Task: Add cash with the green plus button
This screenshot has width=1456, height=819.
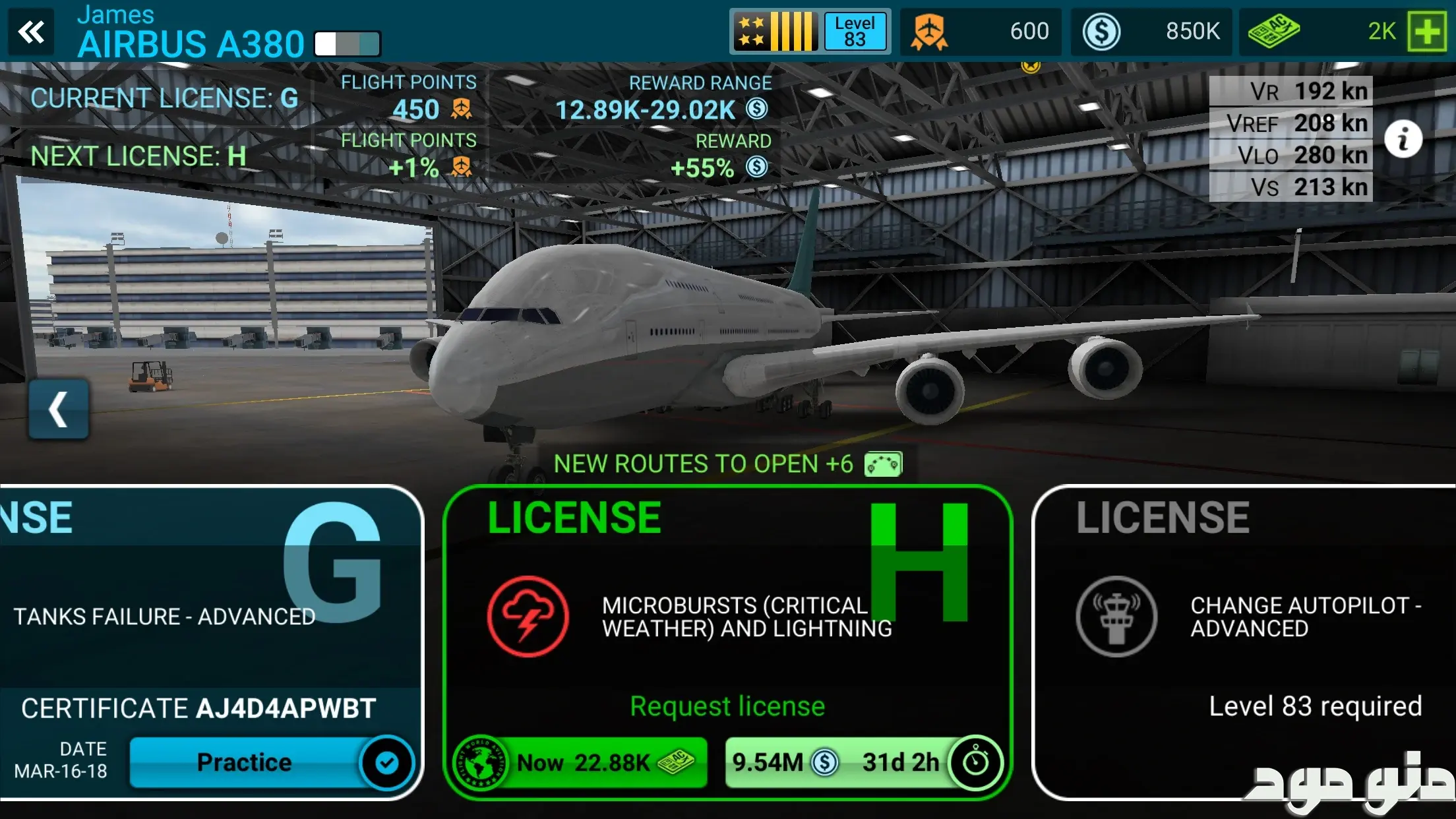Action: 1426,31
